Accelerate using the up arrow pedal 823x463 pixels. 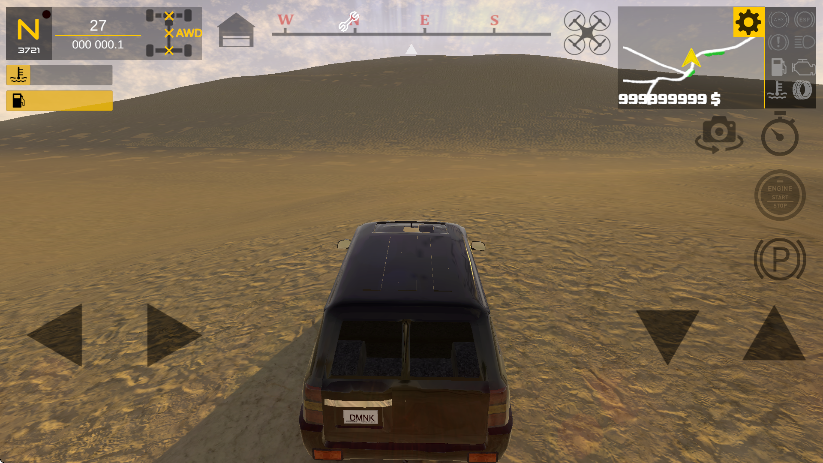773,335
